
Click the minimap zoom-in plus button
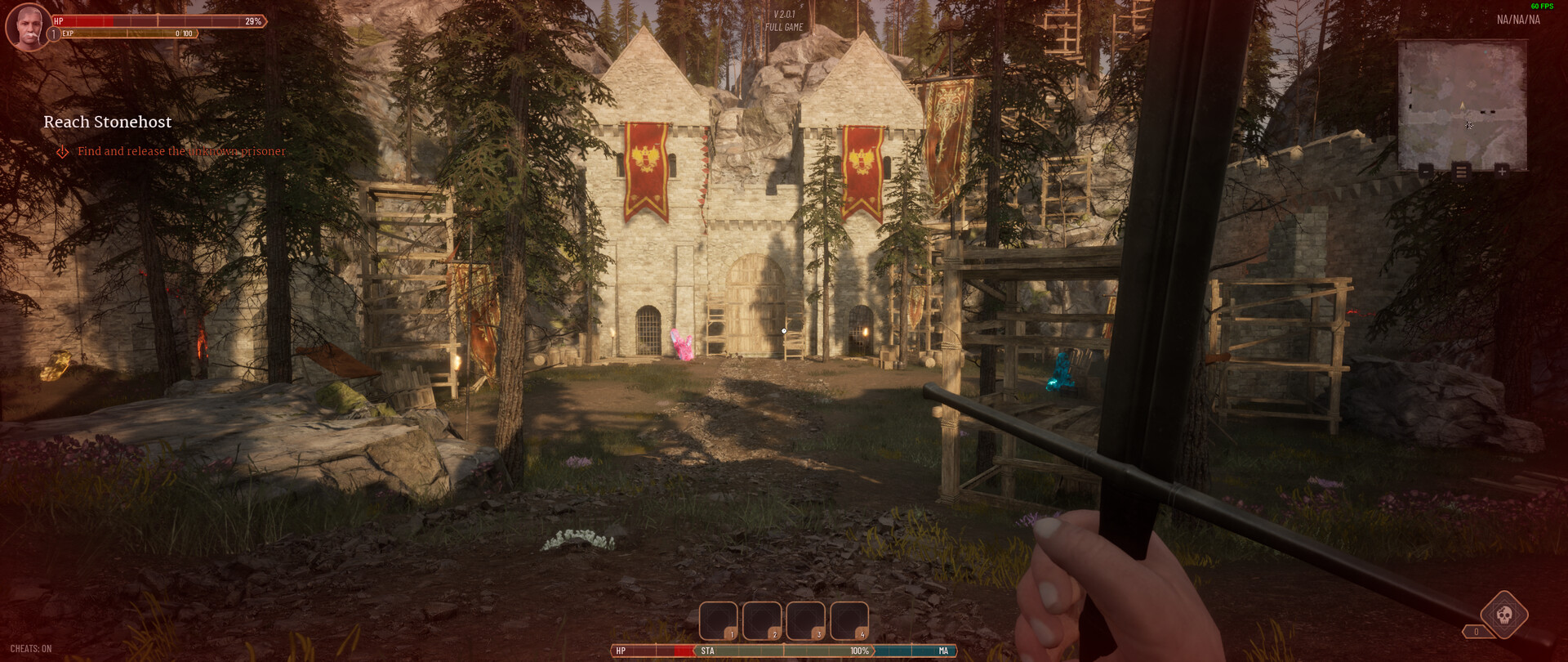[1501, 171]
